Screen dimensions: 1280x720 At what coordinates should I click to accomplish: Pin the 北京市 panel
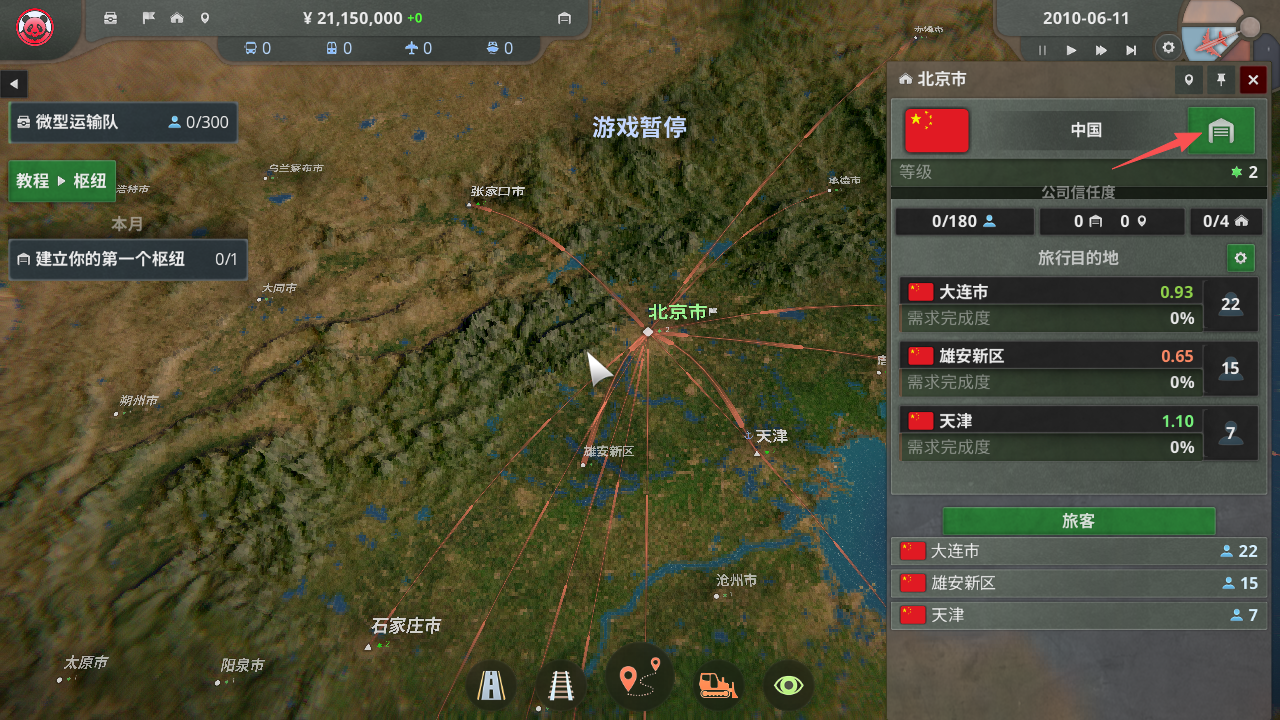1221,80
